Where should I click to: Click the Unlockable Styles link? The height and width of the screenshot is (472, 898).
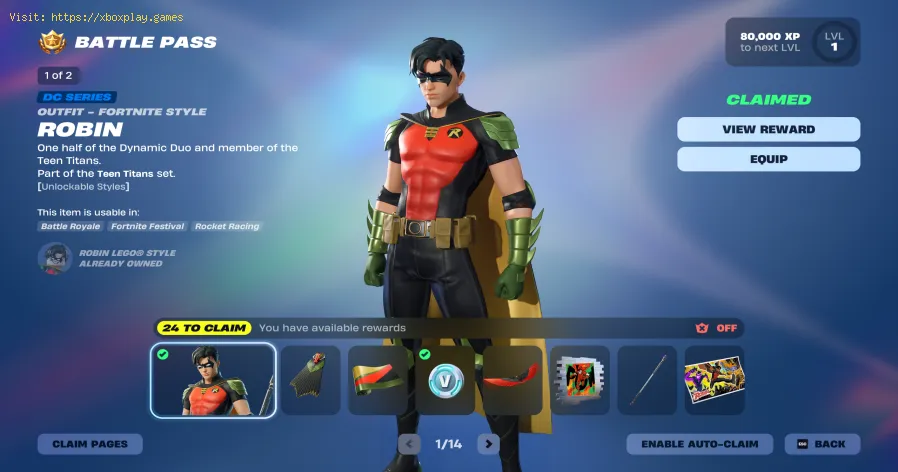coord(84,186)
